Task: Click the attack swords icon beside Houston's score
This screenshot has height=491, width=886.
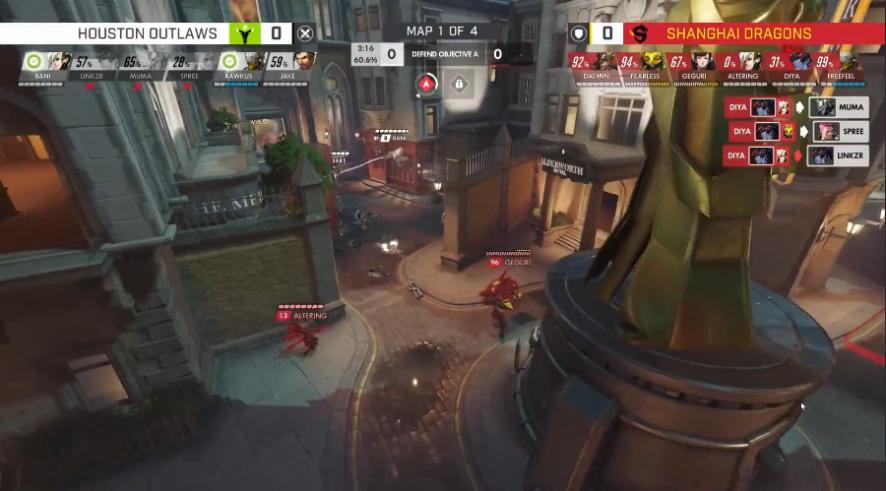Action: pos(306,33)
